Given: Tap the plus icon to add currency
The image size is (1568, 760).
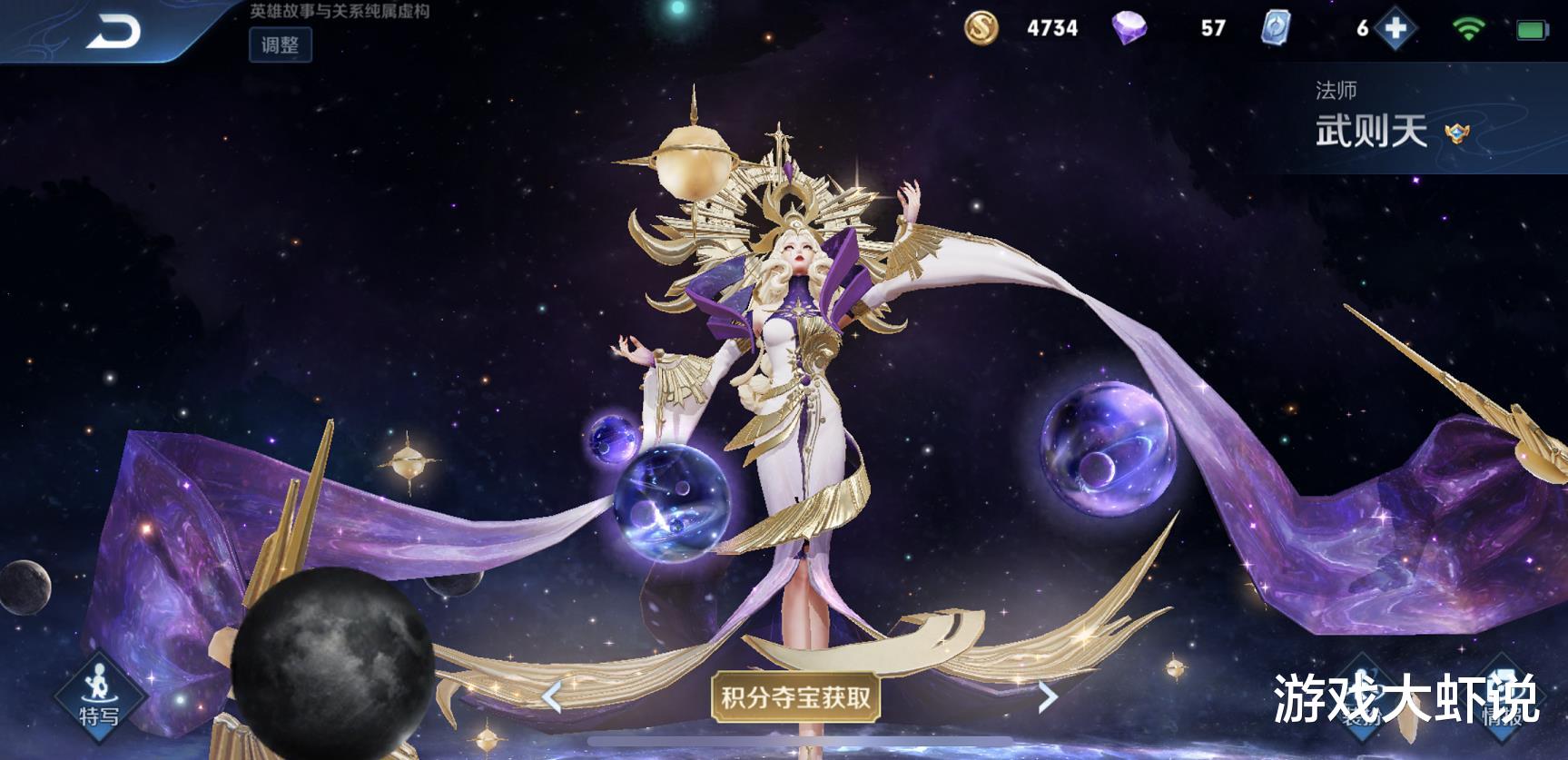Looking at the screenshot, I should pyautogui.click(x=1395, y=29).
